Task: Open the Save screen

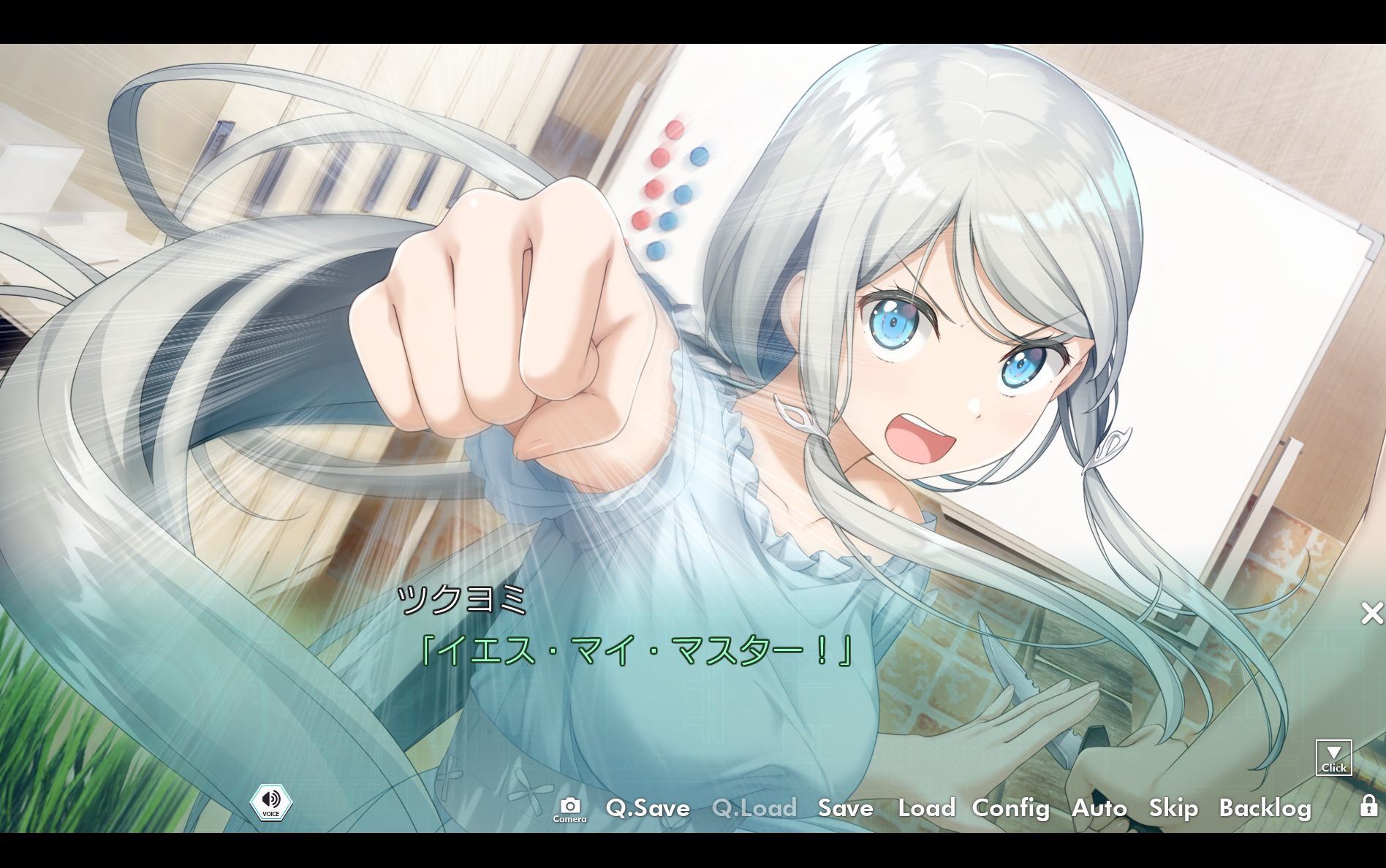Action: [846, 809]
